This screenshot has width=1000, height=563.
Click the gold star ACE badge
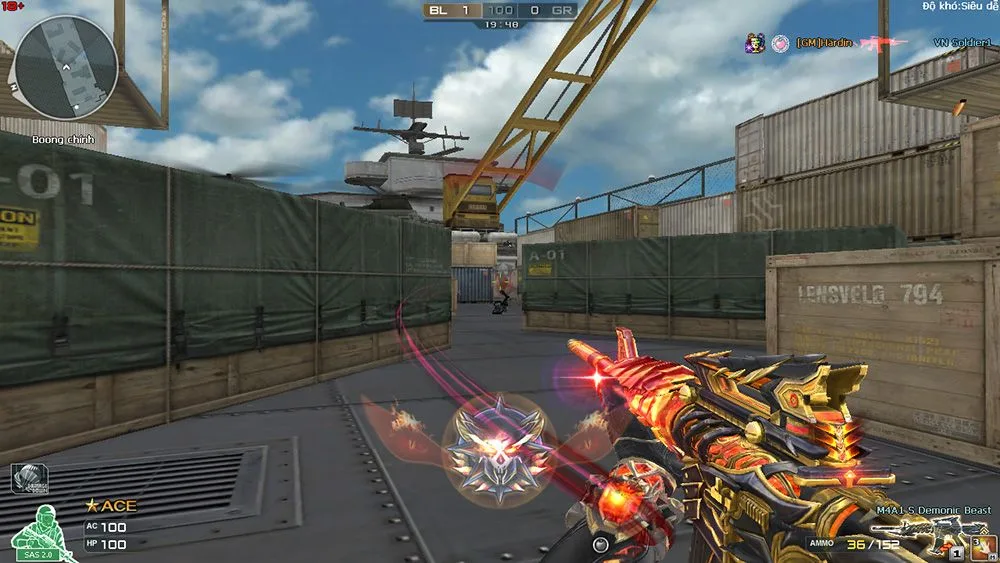(110, 506)
